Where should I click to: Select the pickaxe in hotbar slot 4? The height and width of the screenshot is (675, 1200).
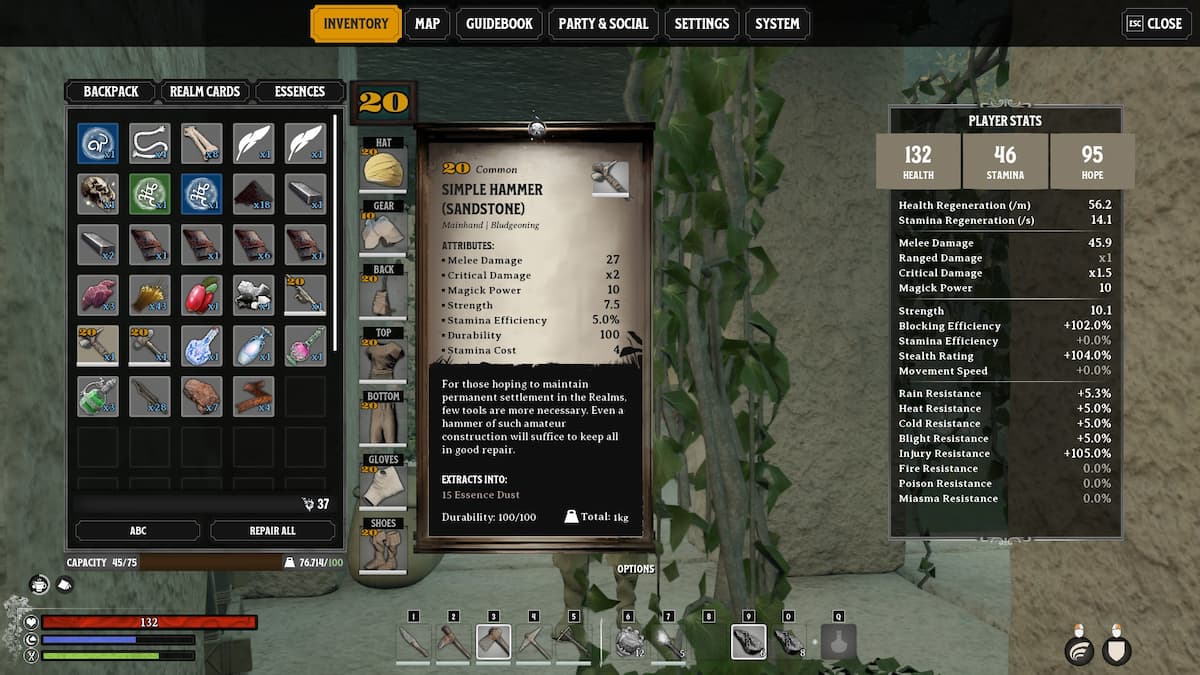[533, 642]
